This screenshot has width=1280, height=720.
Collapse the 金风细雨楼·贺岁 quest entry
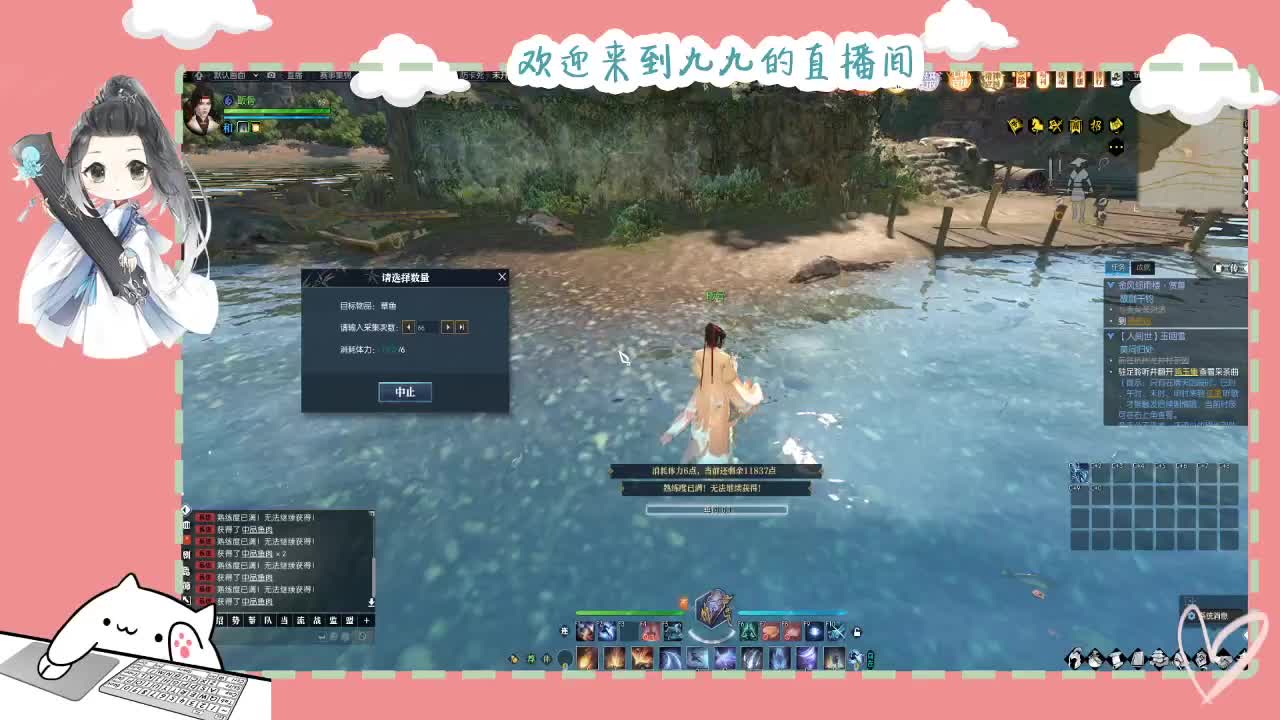coord(1111,284)
